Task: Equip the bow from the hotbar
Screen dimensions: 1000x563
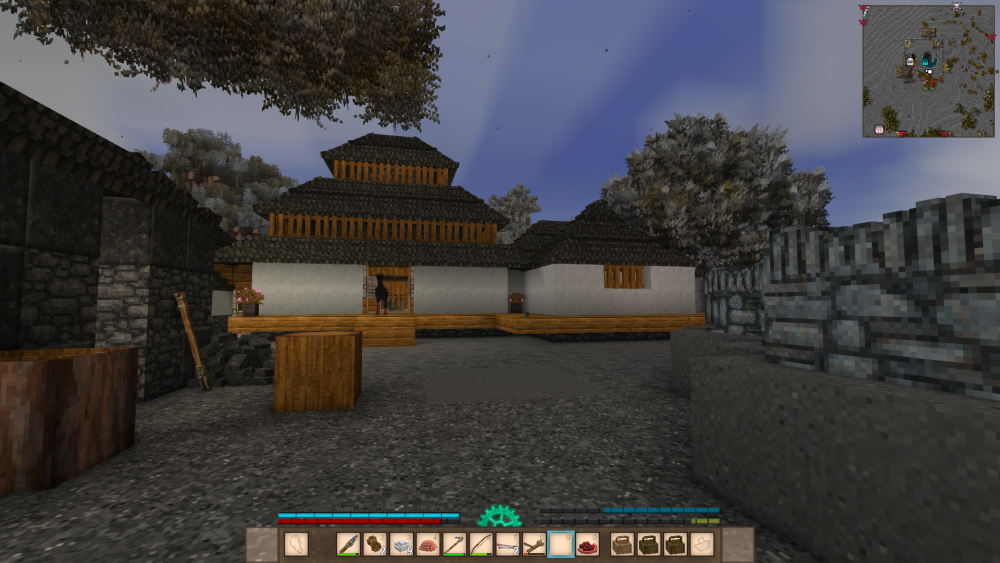Action: tap(481, 544)
